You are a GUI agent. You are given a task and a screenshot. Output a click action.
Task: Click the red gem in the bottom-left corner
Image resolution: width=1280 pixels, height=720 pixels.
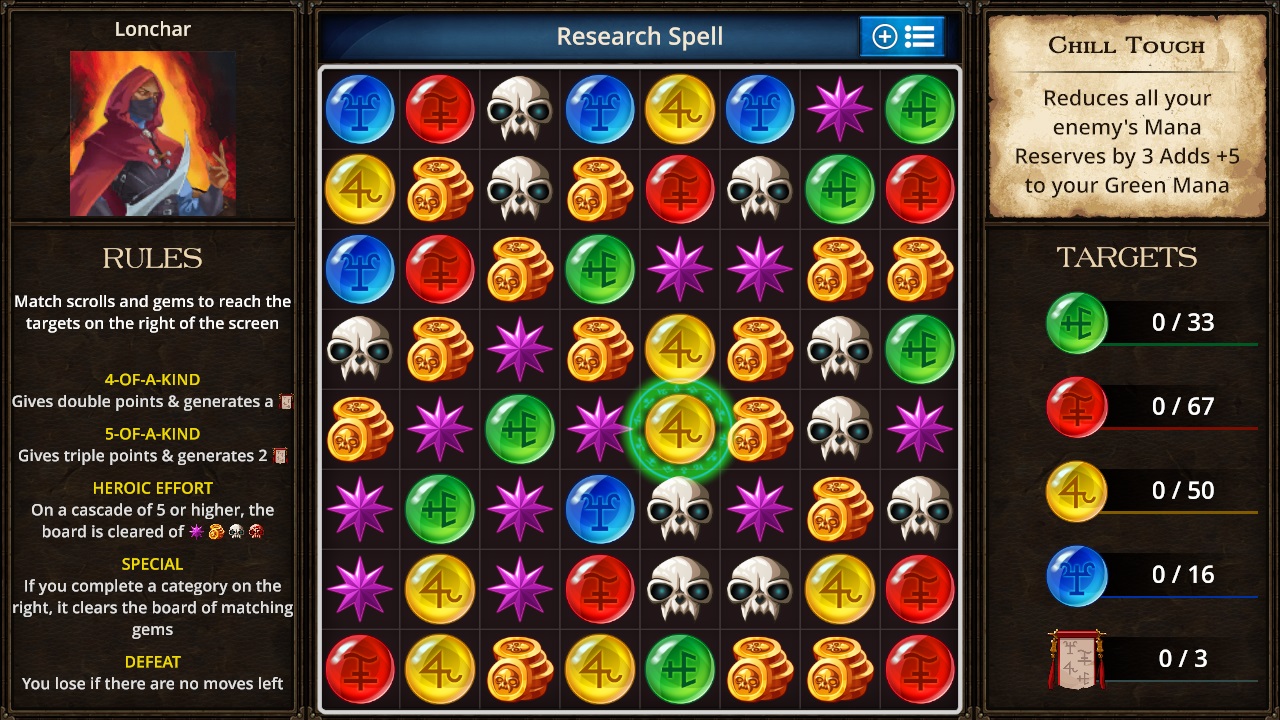click(x=359, y=669)
